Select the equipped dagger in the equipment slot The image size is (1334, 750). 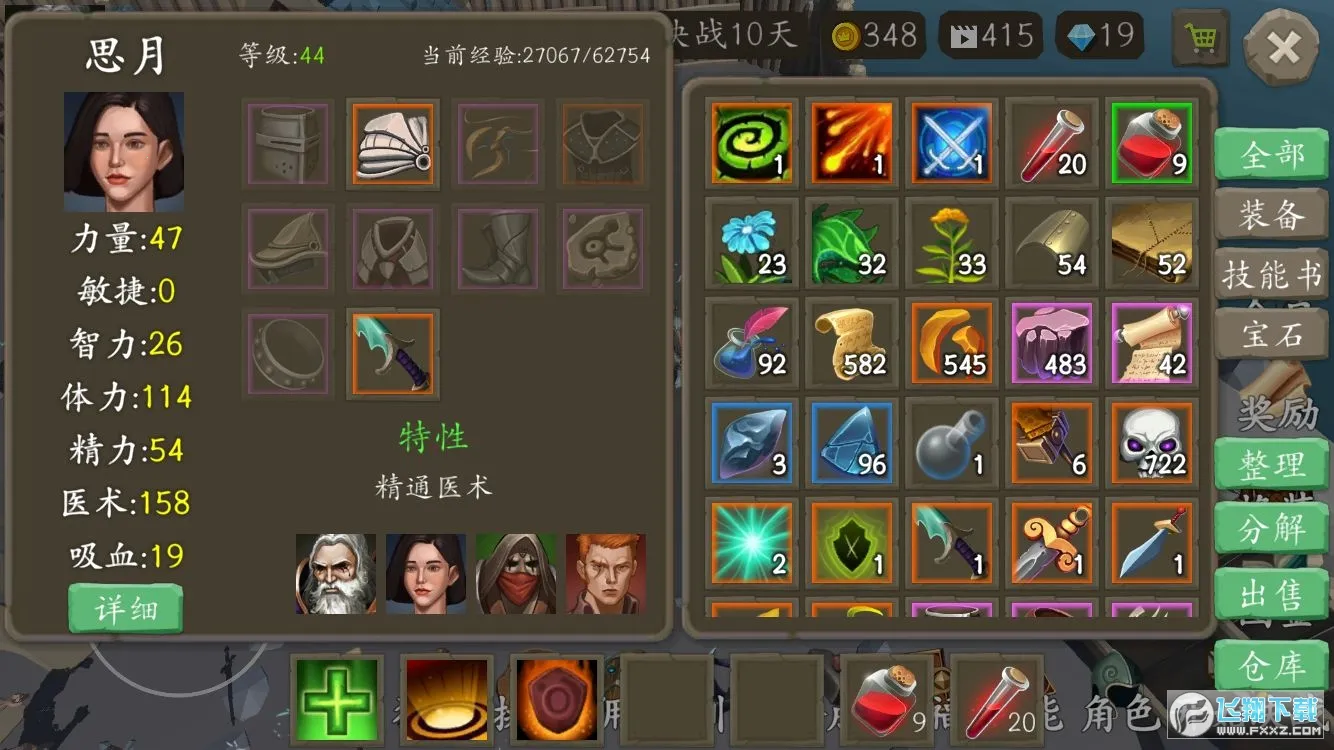391,353
